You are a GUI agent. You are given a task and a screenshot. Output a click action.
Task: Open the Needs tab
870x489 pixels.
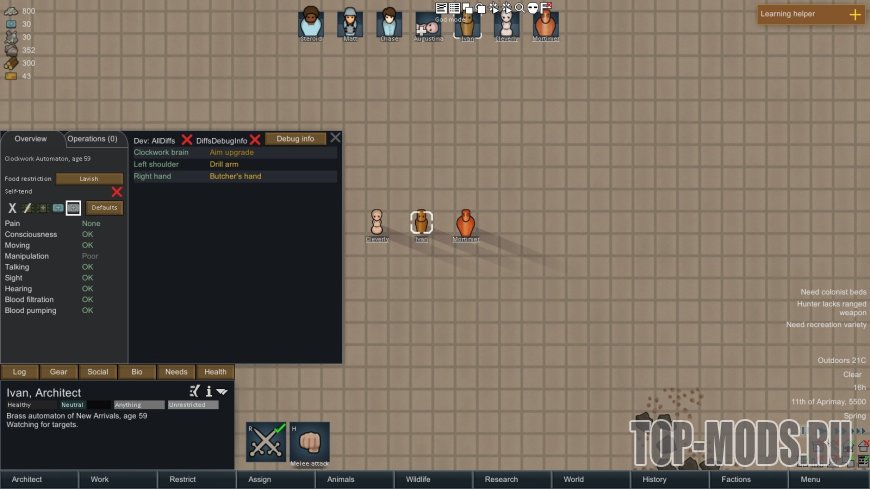point(176,372)
